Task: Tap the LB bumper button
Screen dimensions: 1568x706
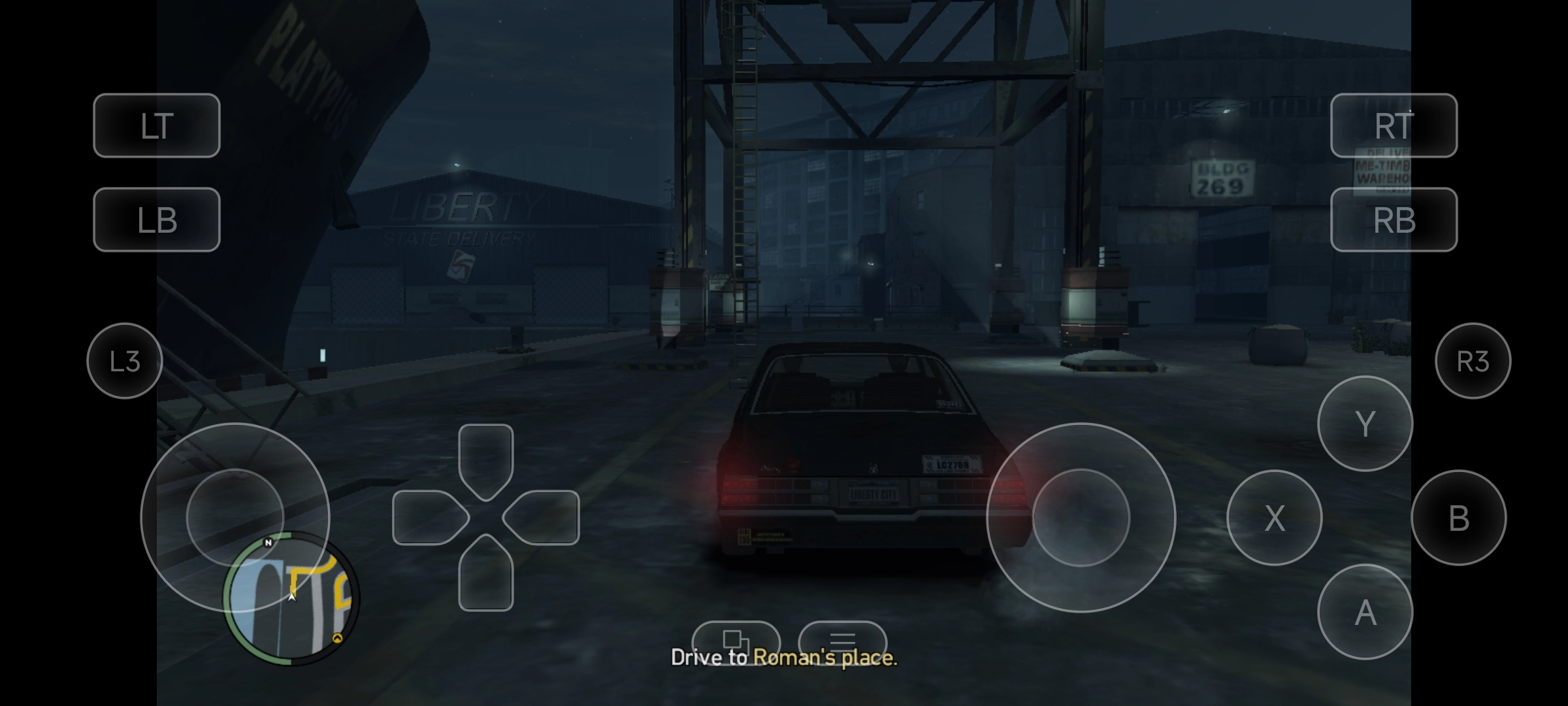Action: [157, 220]
